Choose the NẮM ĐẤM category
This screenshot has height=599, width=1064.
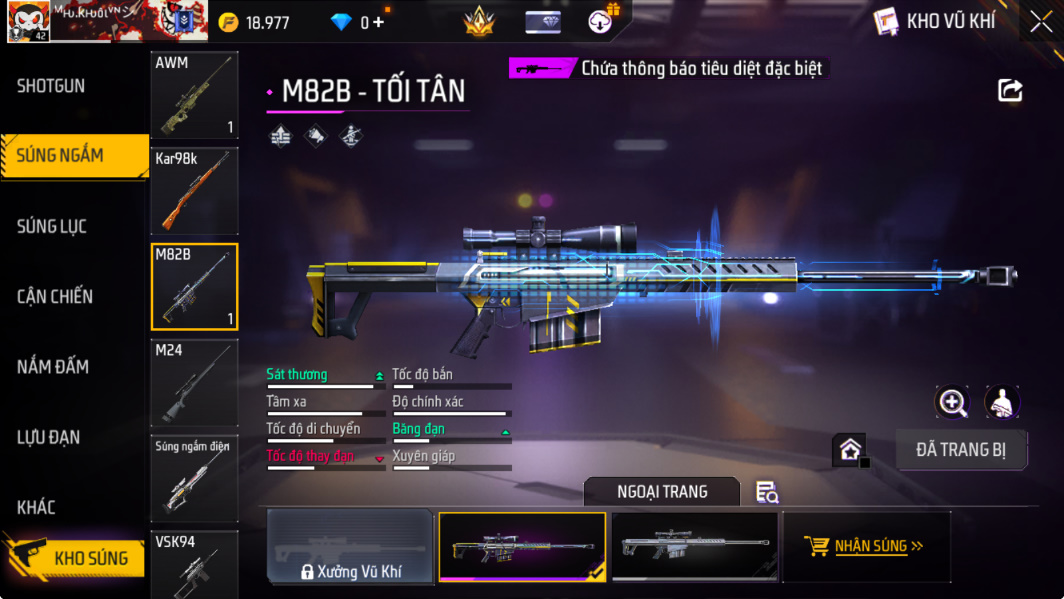click(x=53, y=367)
